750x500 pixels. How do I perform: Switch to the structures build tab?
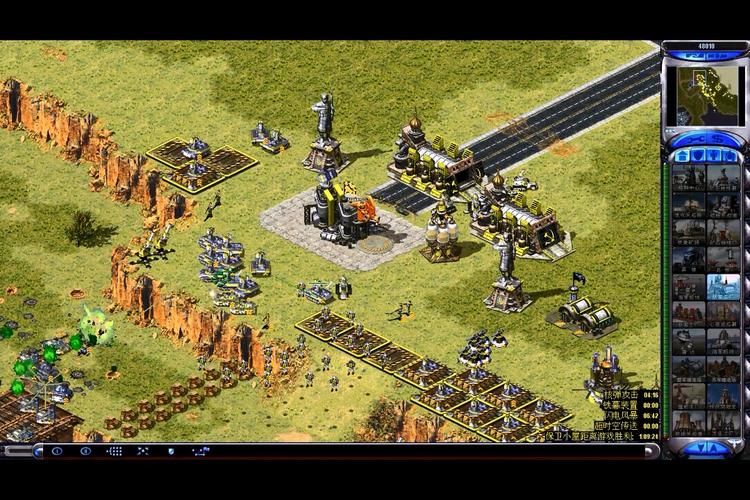(x=682, y=156)
